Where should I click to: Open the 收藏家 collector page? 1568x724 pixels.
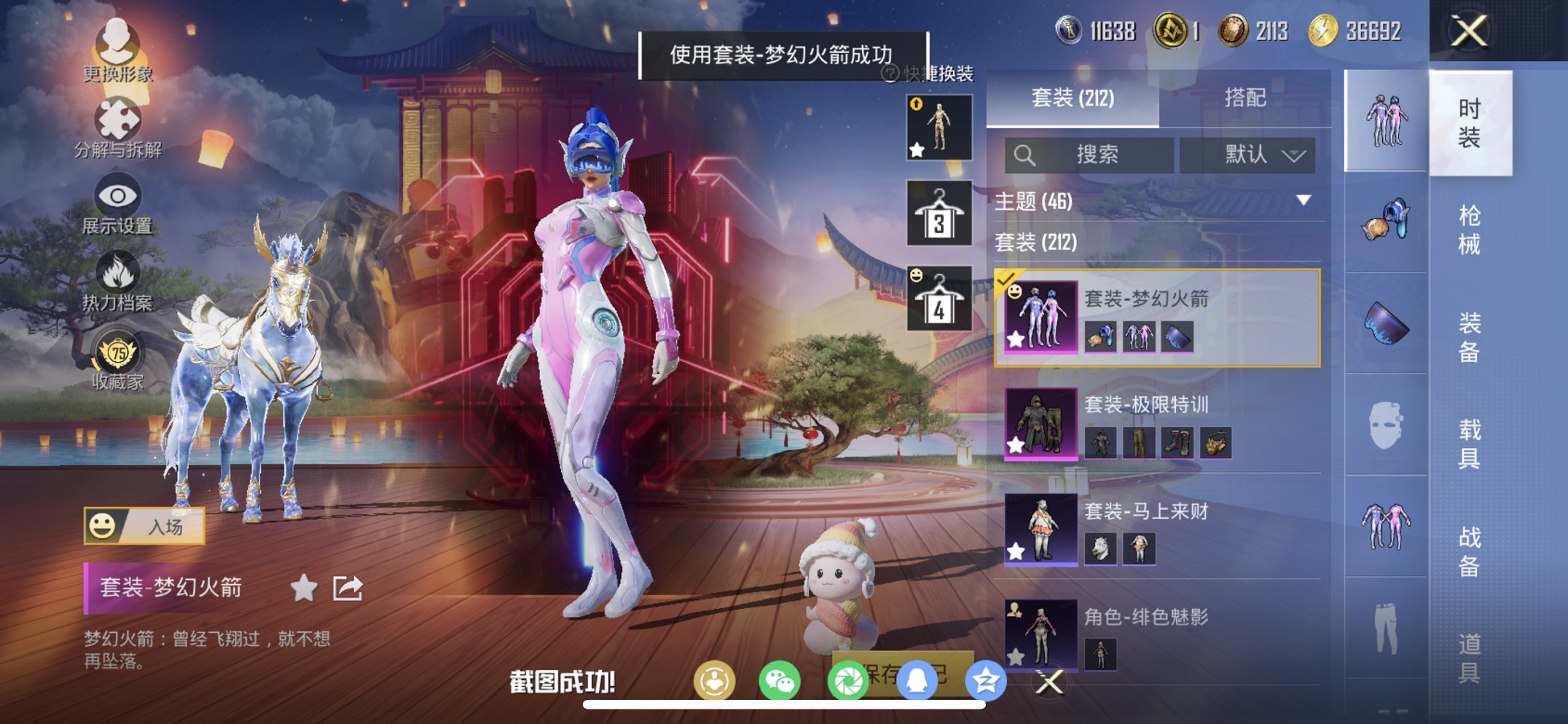[x=119, y=361]
